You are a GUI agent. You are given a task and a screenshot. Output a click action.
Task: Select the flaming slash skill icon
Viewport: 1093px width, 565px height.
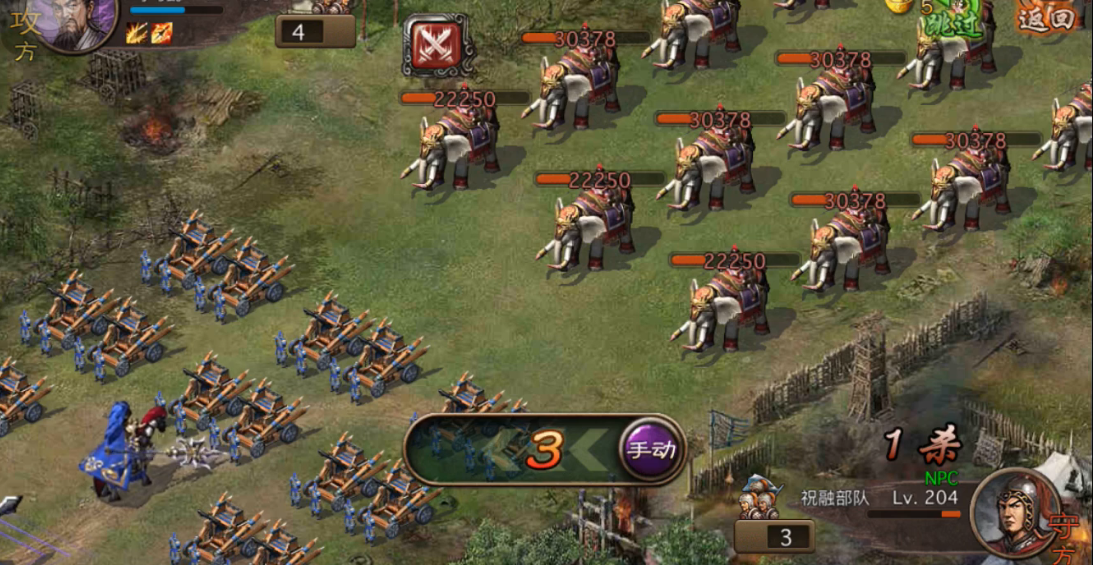138,33
